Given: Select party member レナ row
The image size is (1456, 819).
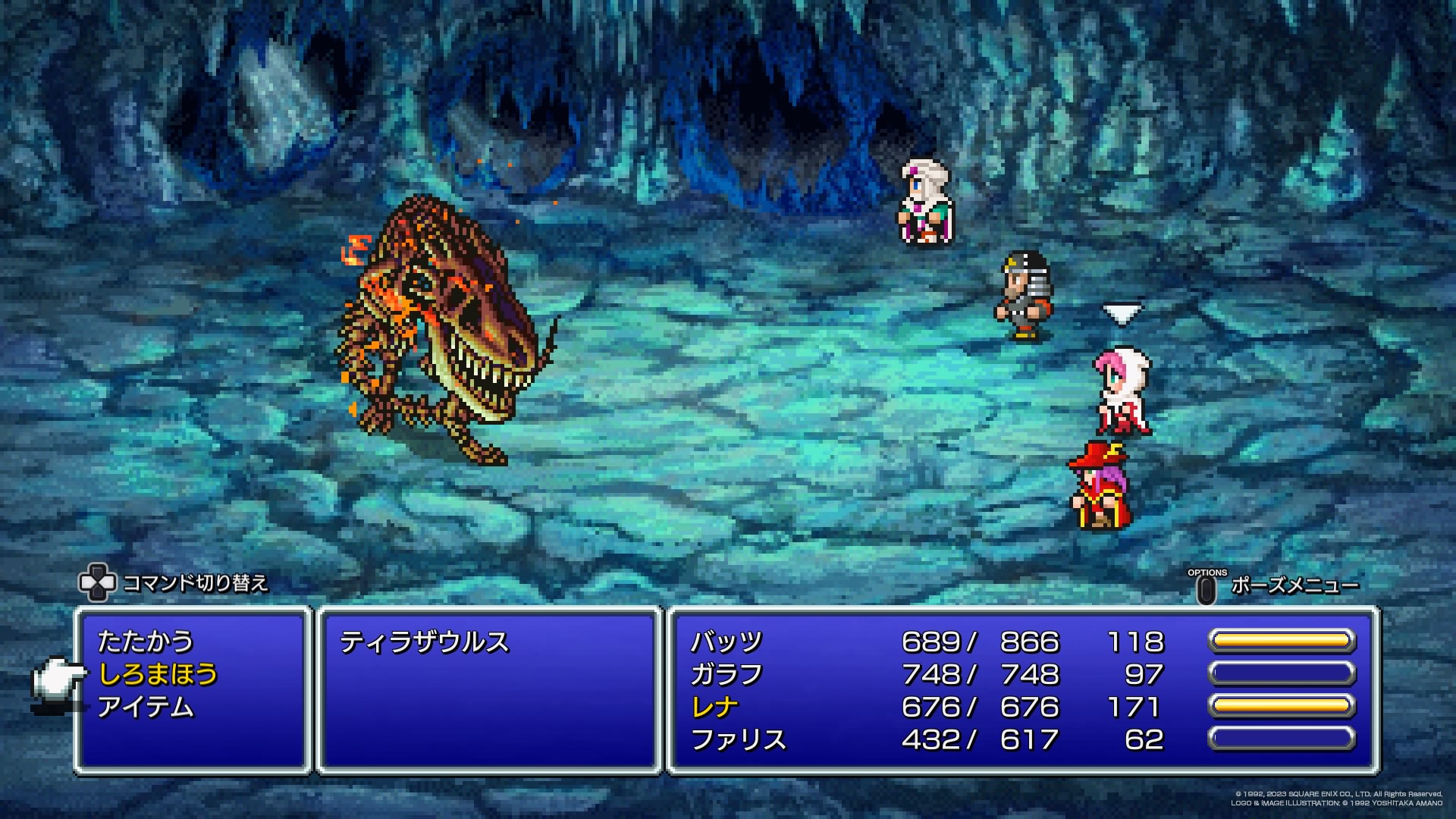Looking at the screenshot, I should point(714,707).
